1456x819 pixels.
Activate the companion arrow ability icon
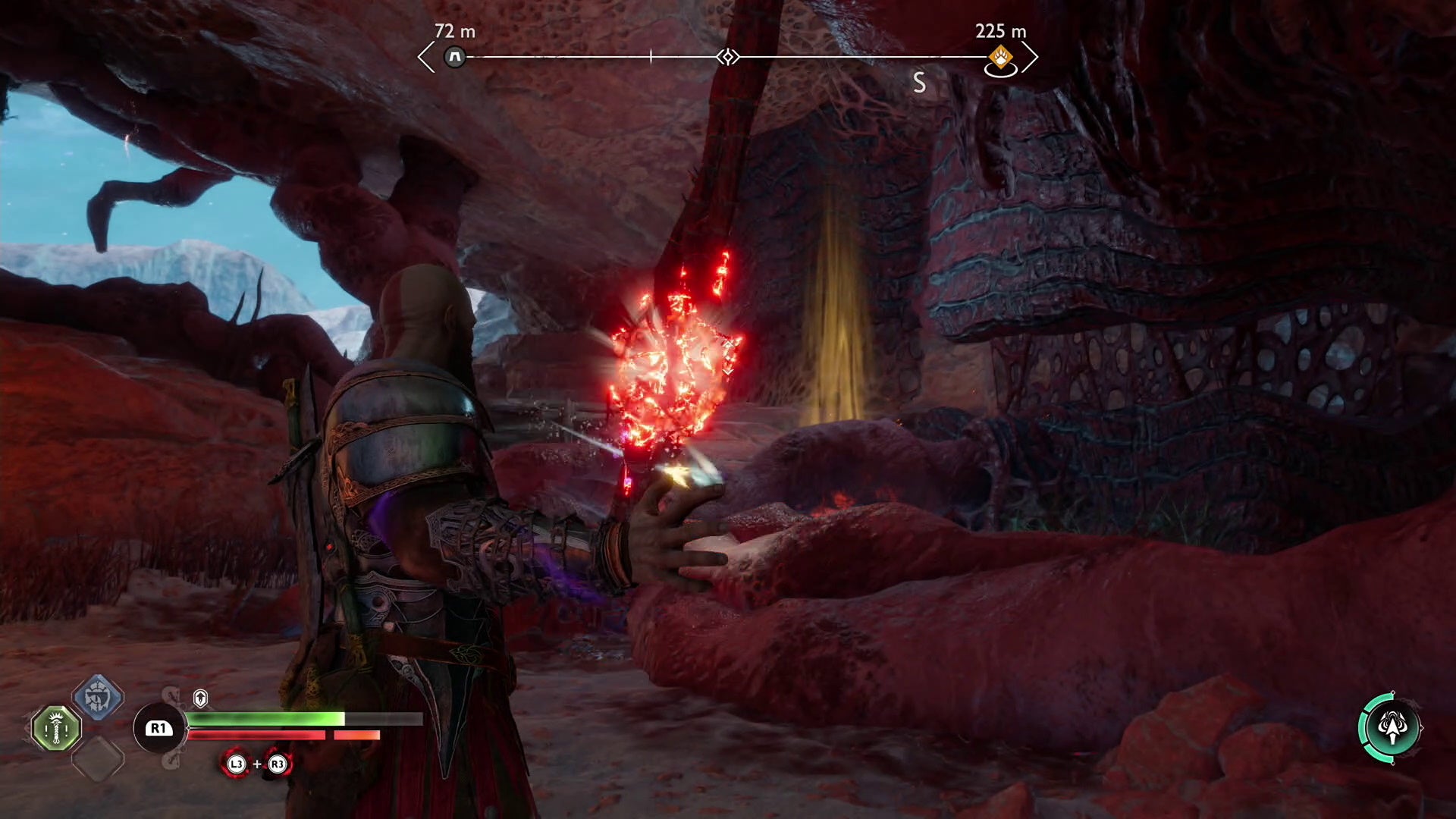1391,728
